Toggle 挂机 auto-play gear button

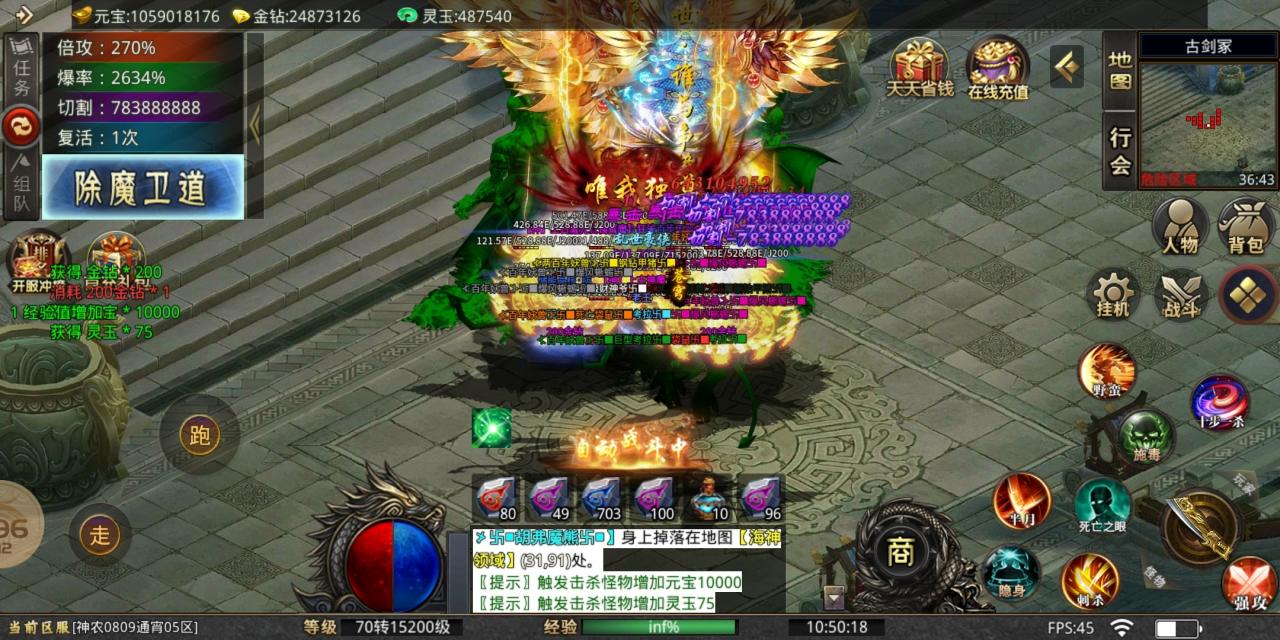(x=1113, y=295)
